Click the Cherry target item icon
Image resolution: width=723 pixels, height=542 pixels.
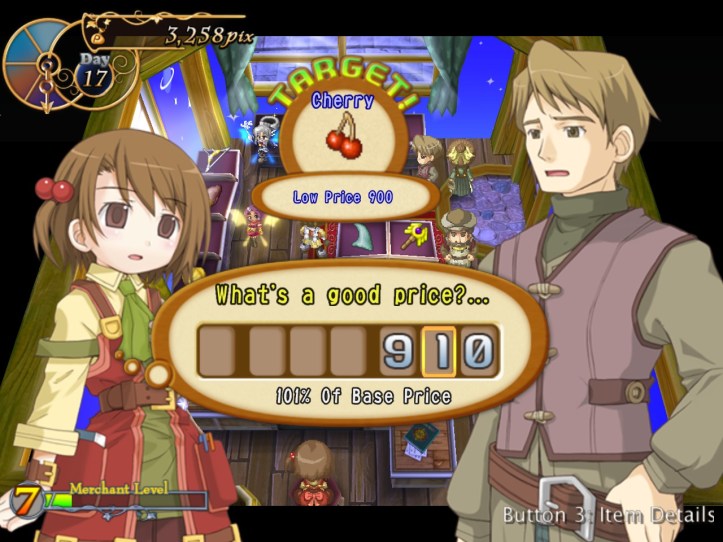click(344, 138)
